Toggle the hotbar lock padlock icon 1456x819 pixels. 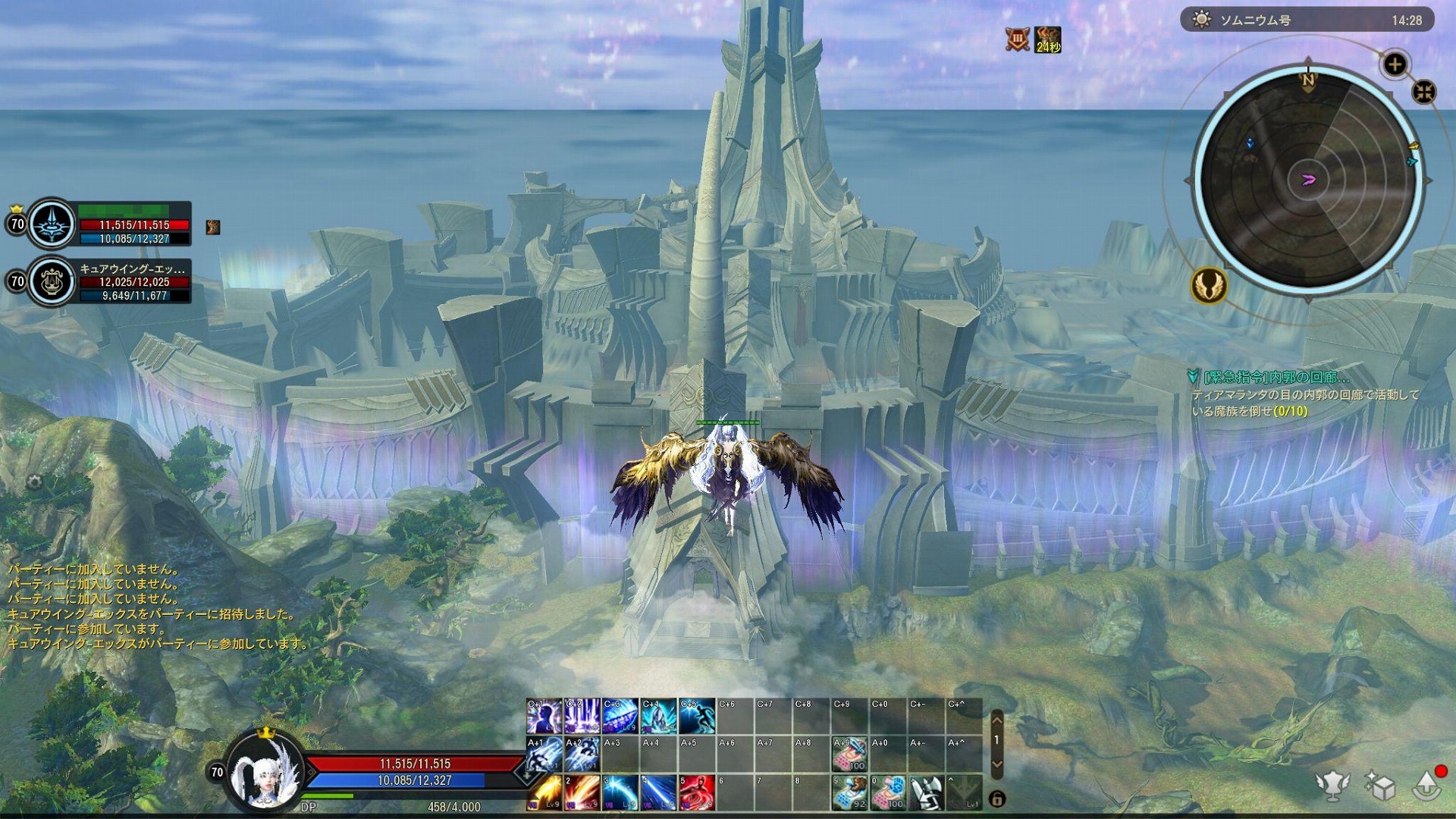pos(999,799)
